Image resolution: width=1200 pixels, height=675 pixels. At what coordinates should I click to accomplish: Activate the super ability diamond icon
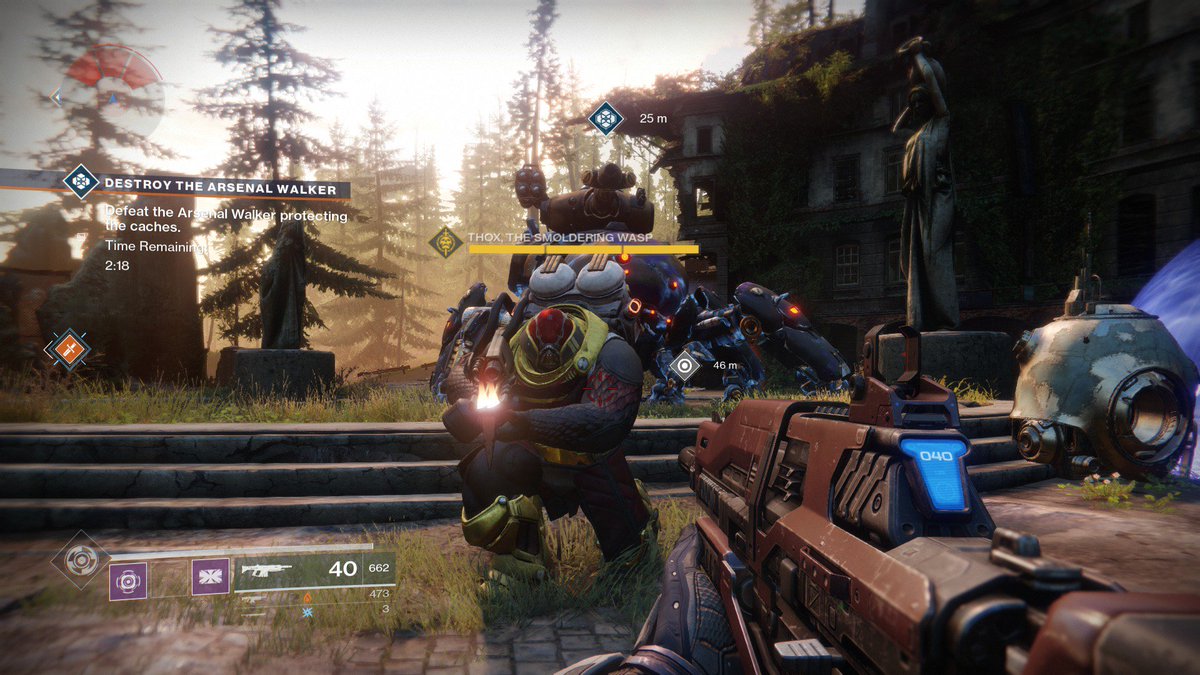80,559
